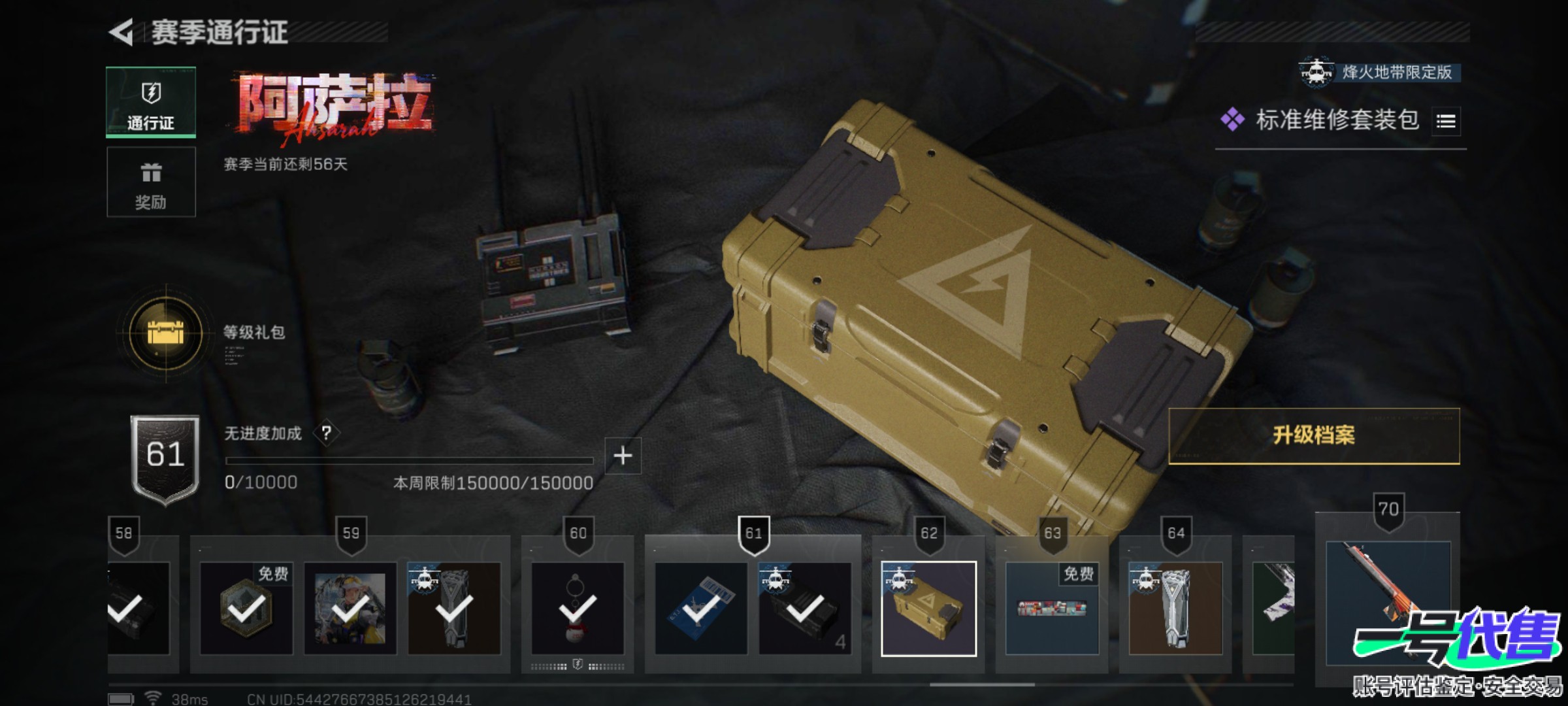The height and width of the screenshot is (706, 1568).
Task: Click the 烽火地带限定版 helicopter label
Action: tap(1380, 72)
